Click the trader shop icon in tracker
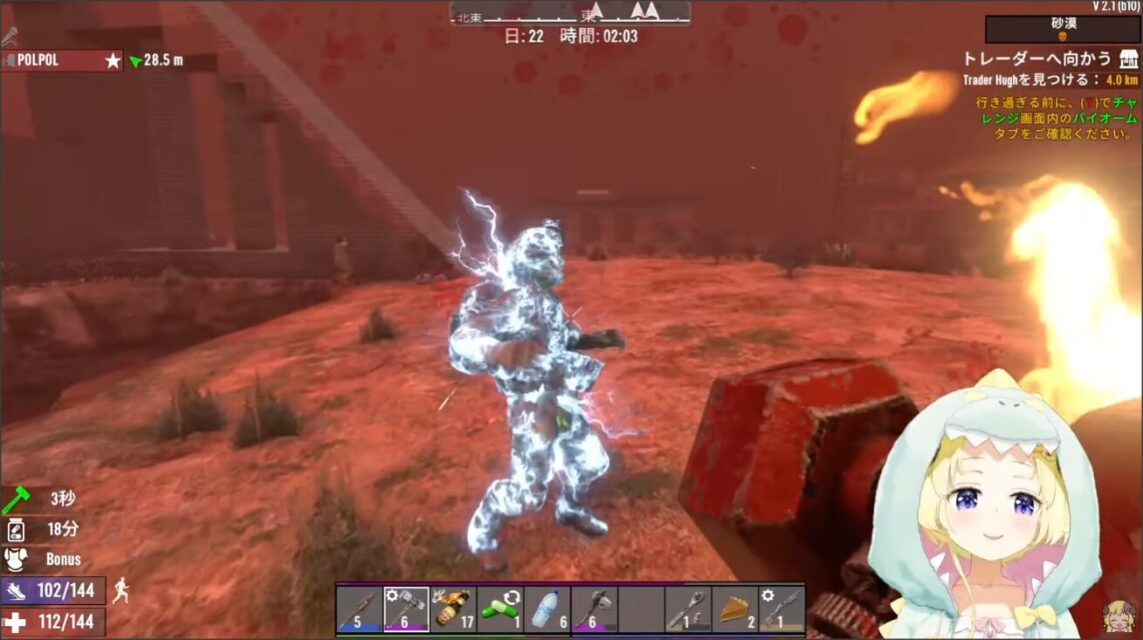Image resolution: width=1143 pixels, height=640 pixels. [x=1129, y=58]
